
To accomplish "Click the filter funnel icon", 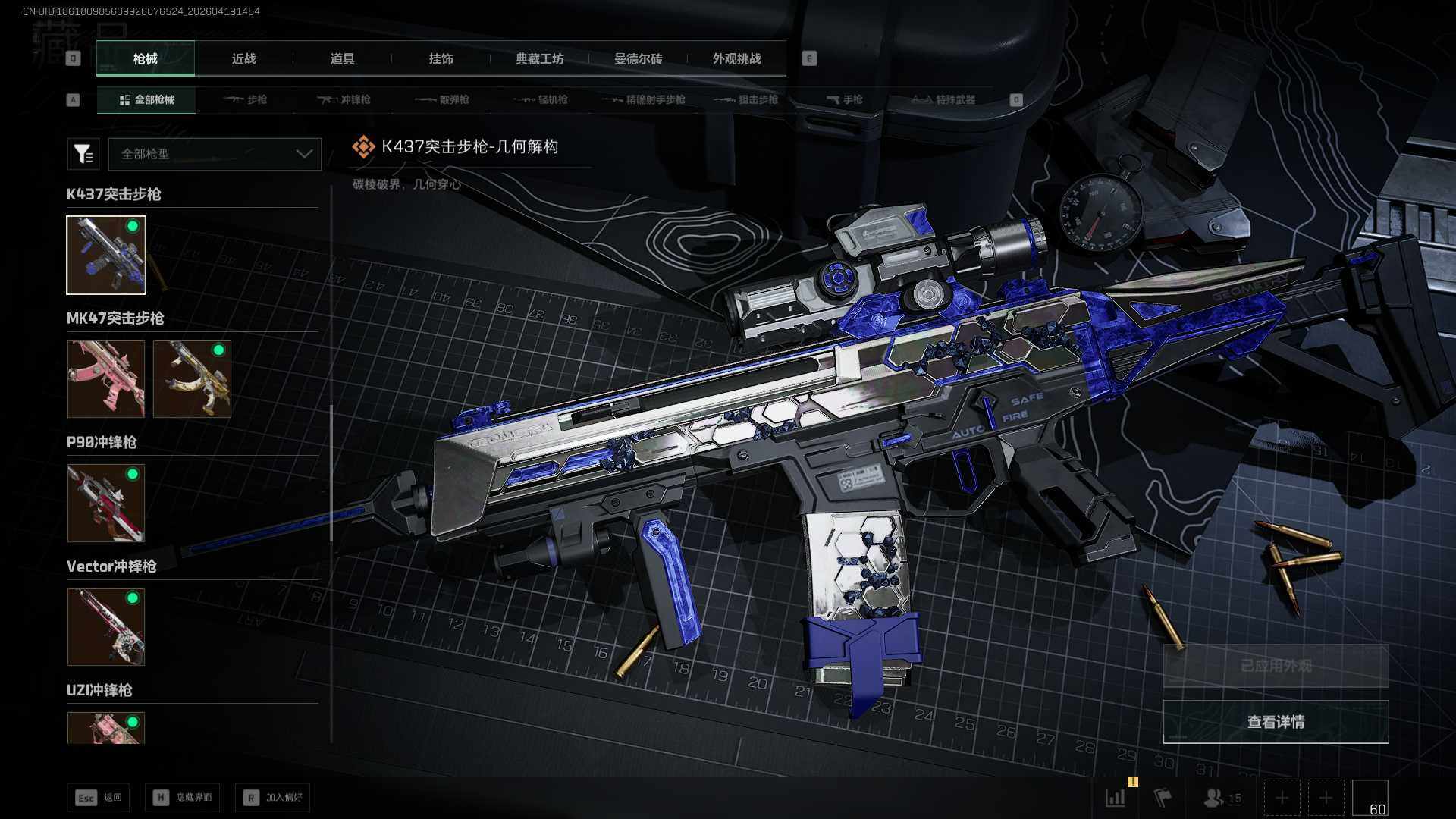I will click(83, 154).
